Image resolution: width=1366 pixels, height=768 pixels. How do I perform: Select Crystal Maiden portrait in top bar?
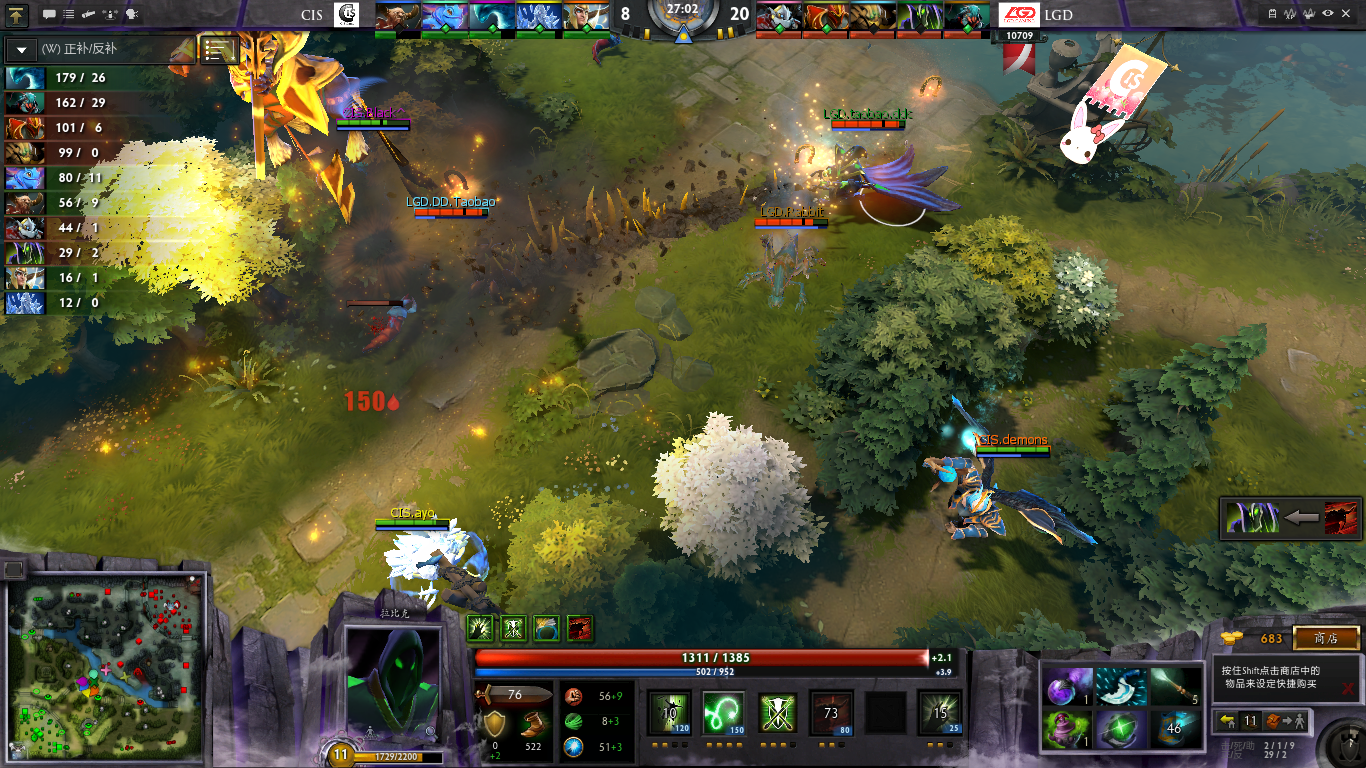point(538,17)
